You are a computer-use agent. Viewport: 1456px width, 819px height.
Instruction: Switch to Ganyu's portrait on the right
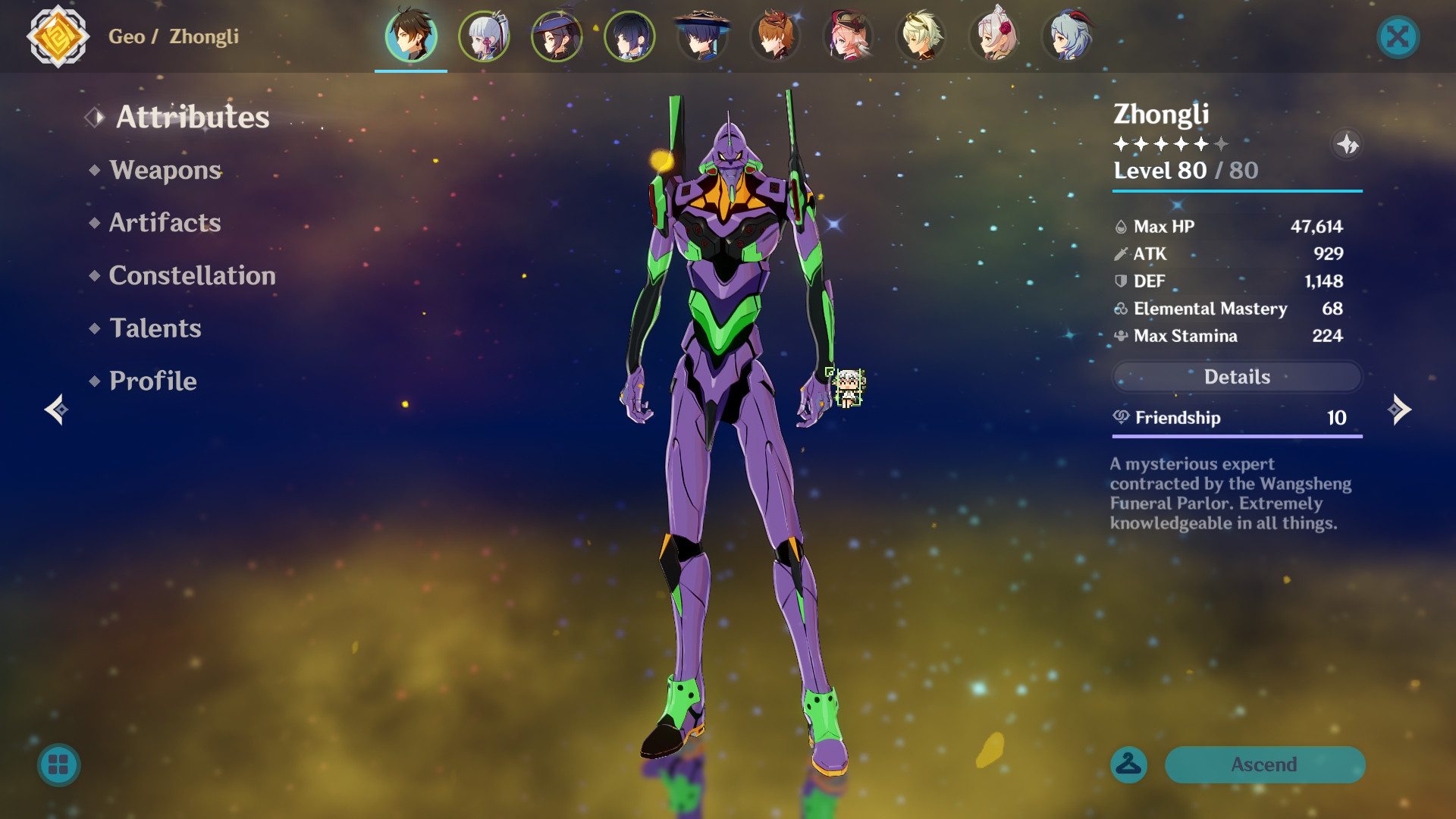click(1068, 36)
